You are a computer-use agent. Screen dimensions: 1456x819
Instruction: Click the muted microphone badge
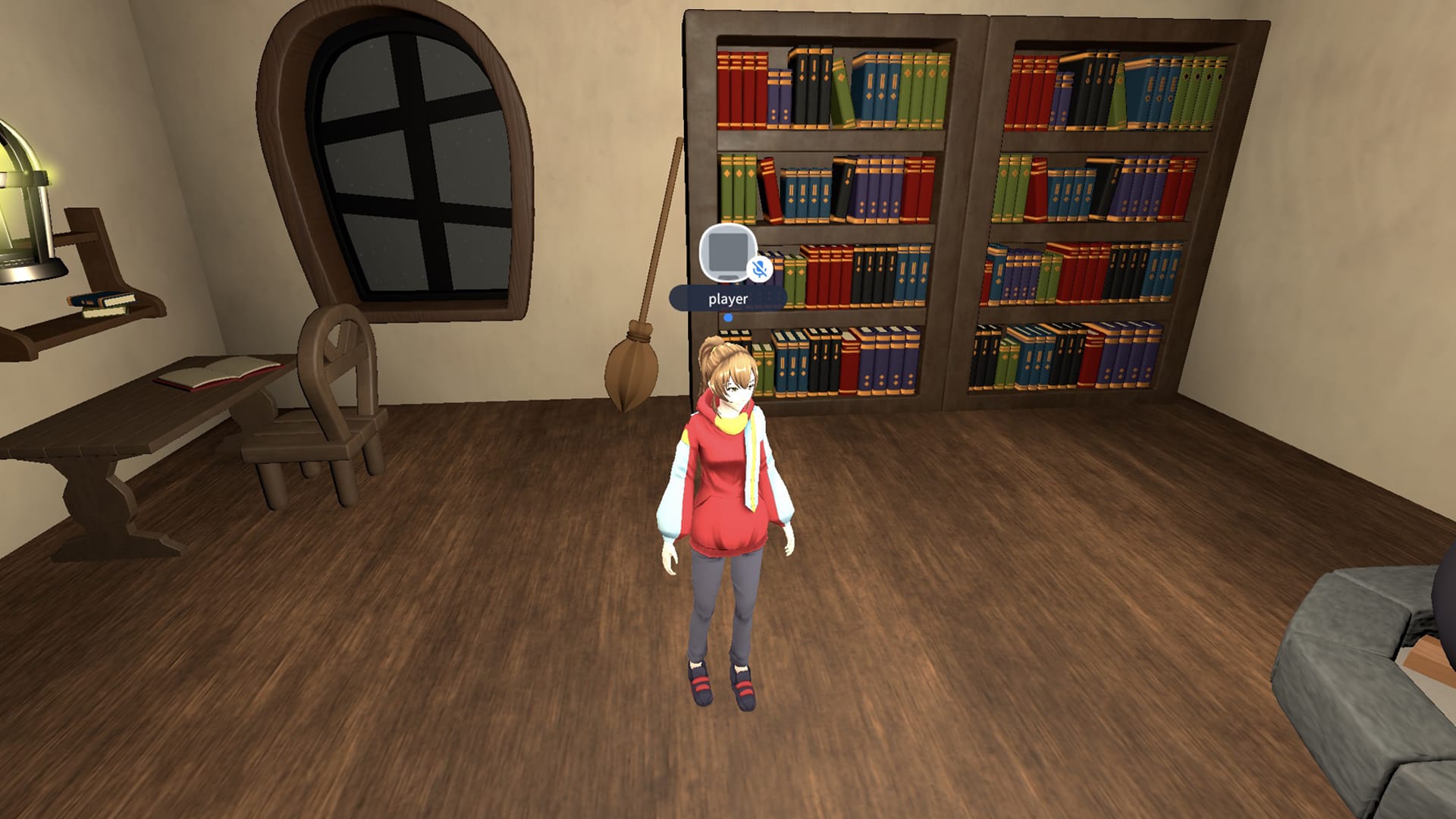click(759, 269)
